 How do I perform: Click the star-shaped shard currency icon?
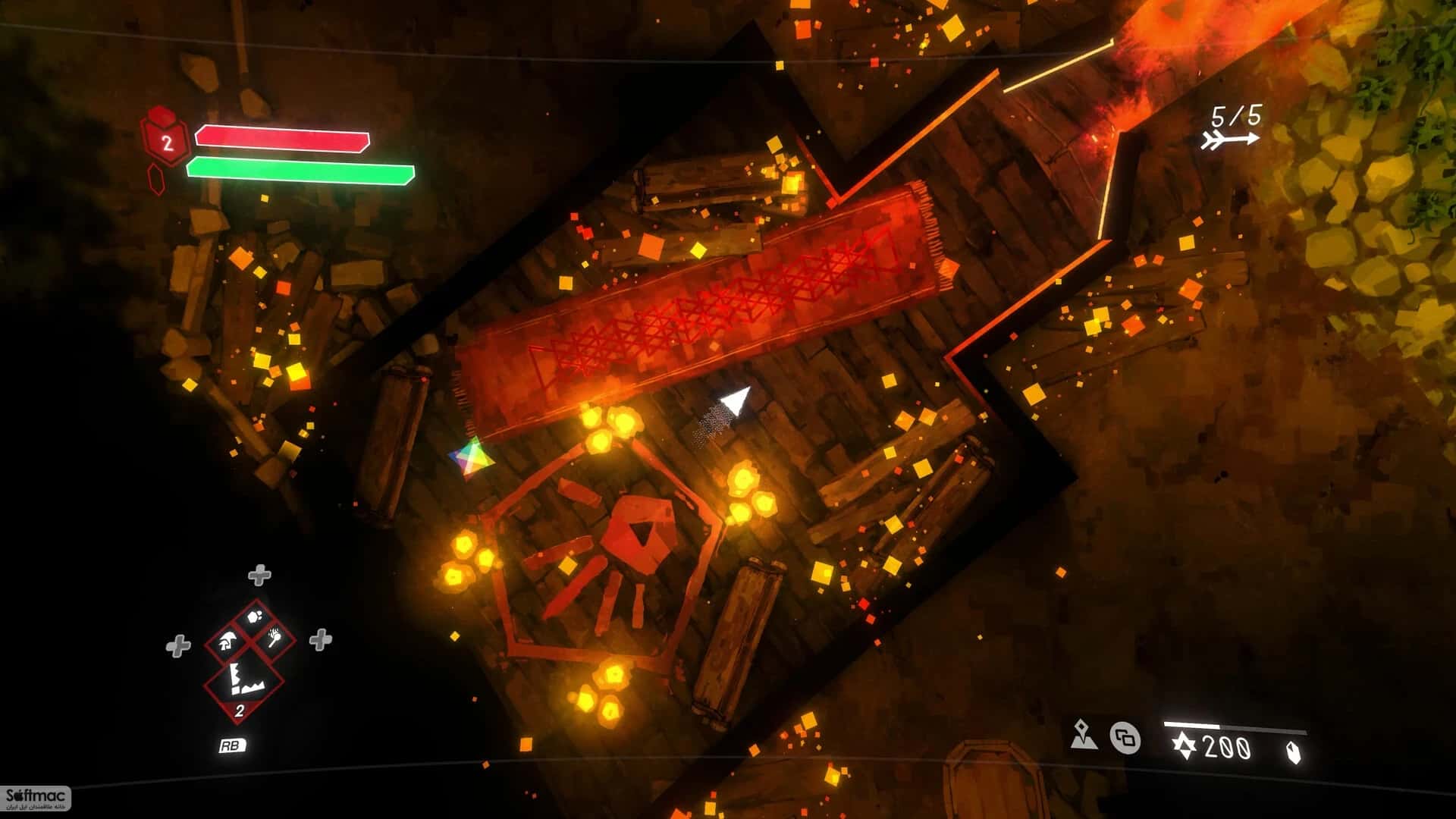1184,748
